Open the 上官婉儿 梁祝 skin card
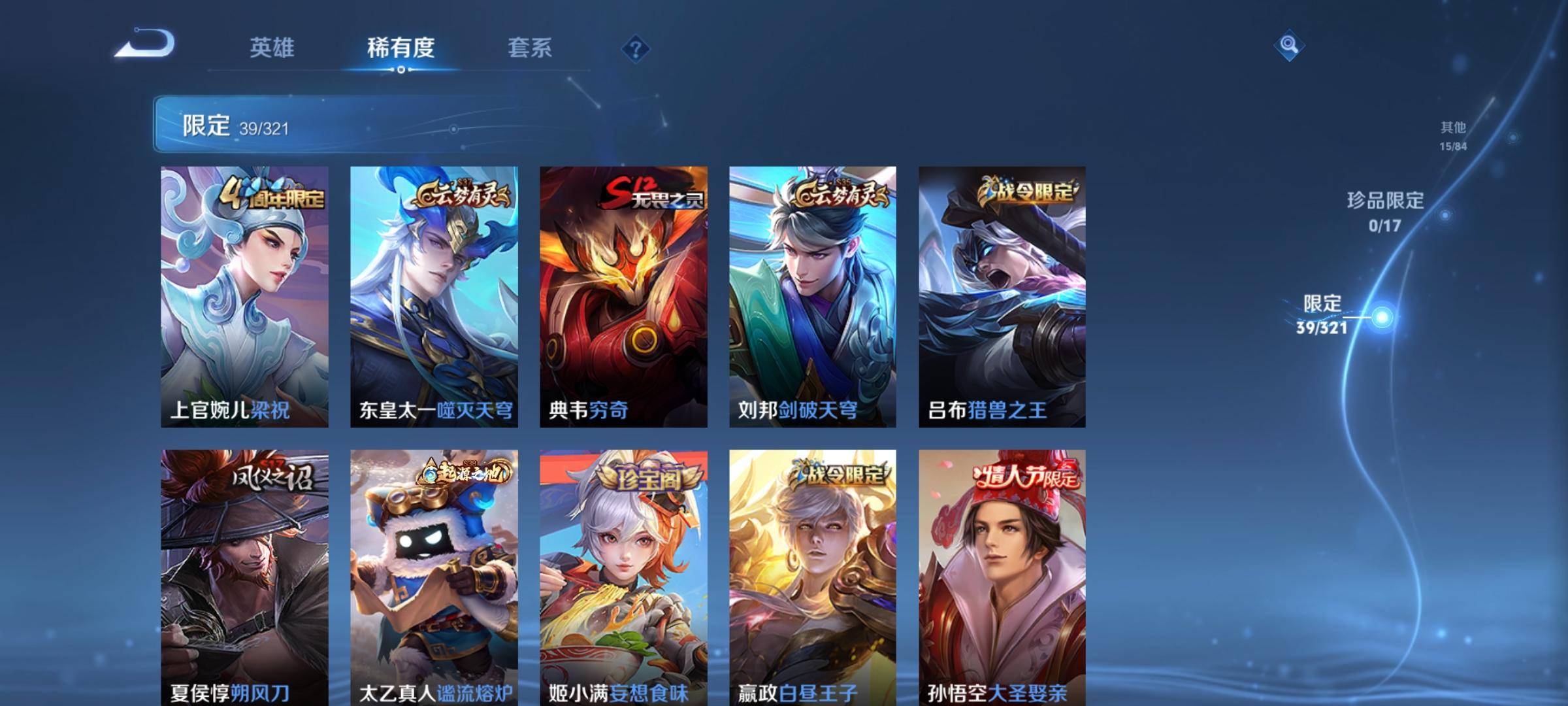 pyautogui.click(x=244, y=297)
